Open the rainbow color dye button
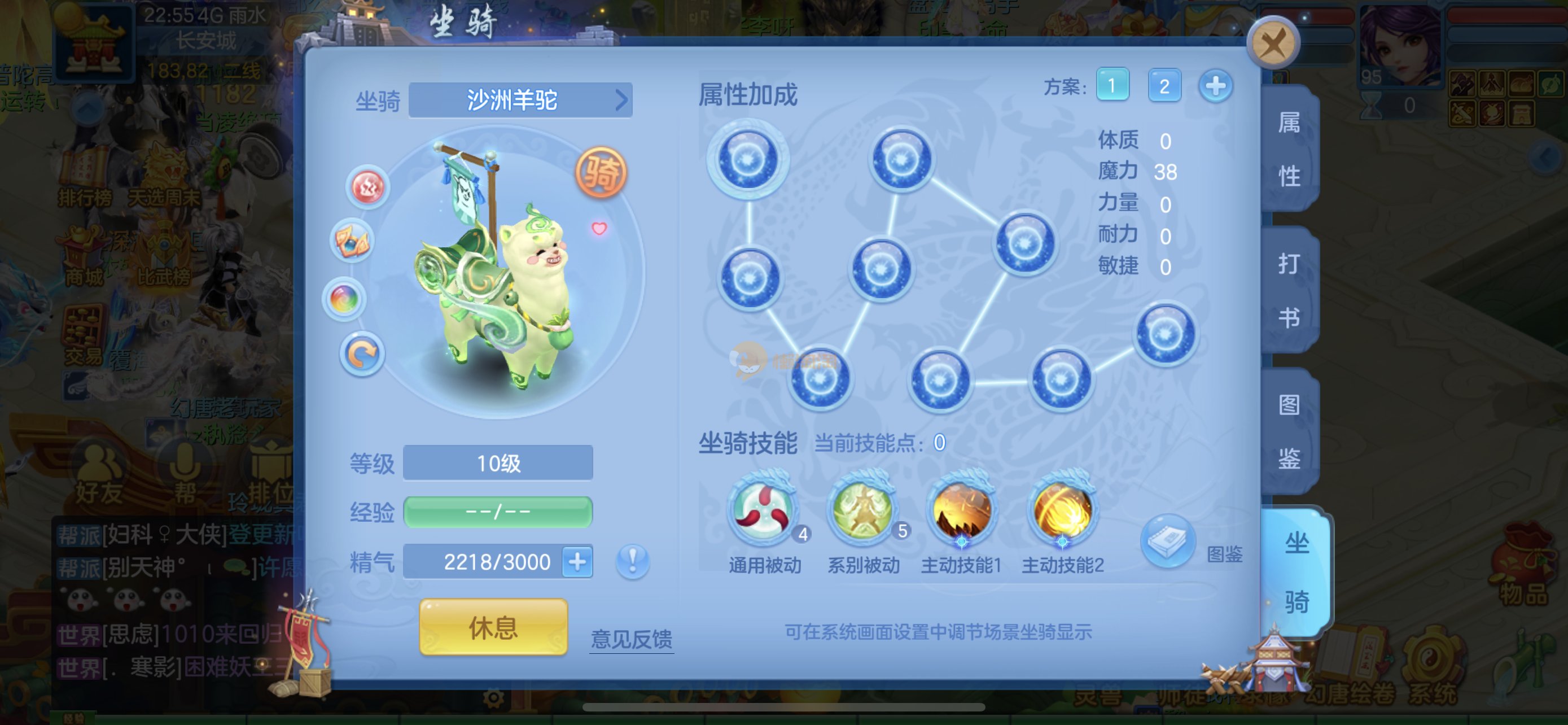 point(344,299)
